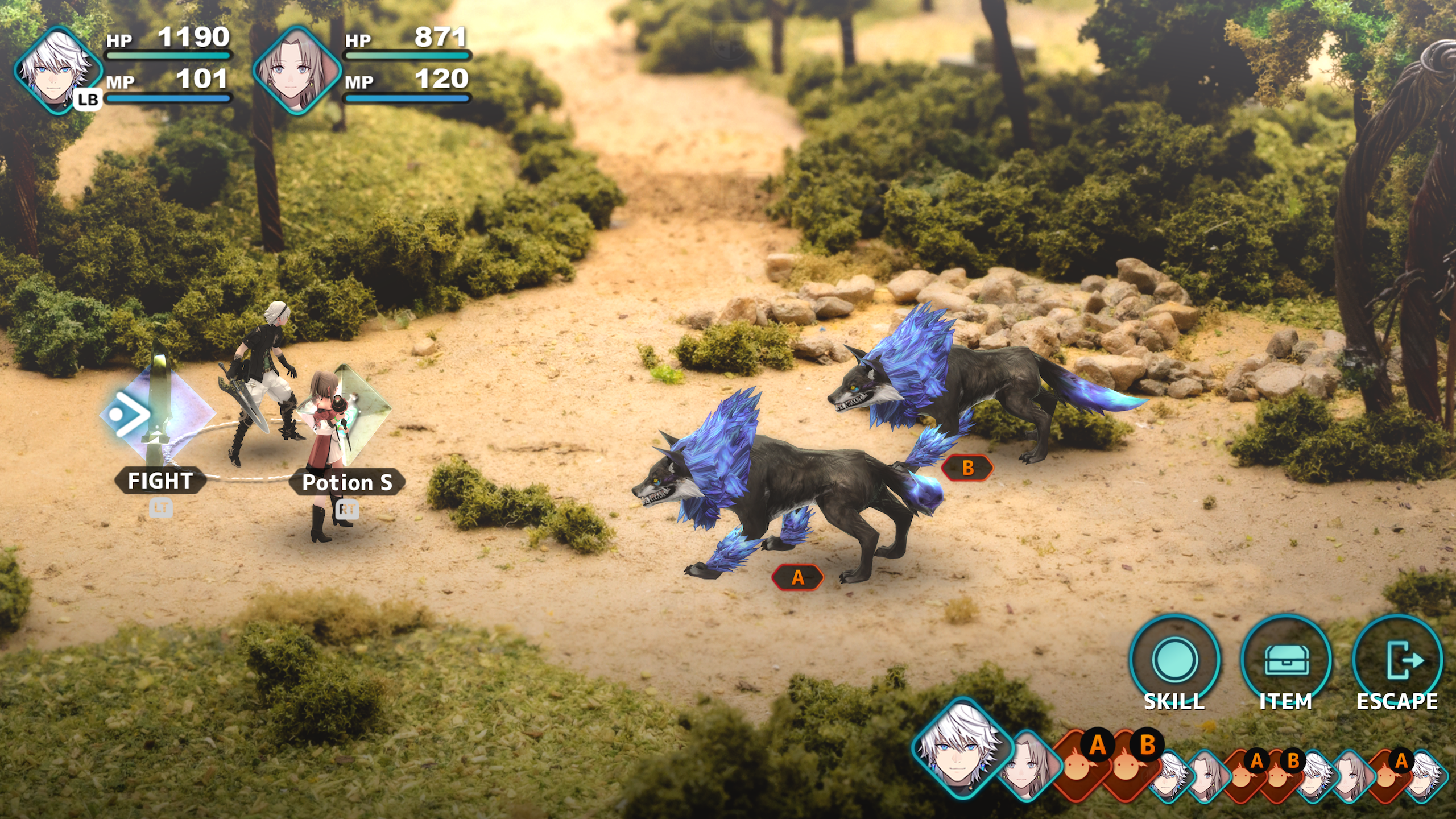
Task: Choose the FIGHT command
Action: [x=159, y=481]
